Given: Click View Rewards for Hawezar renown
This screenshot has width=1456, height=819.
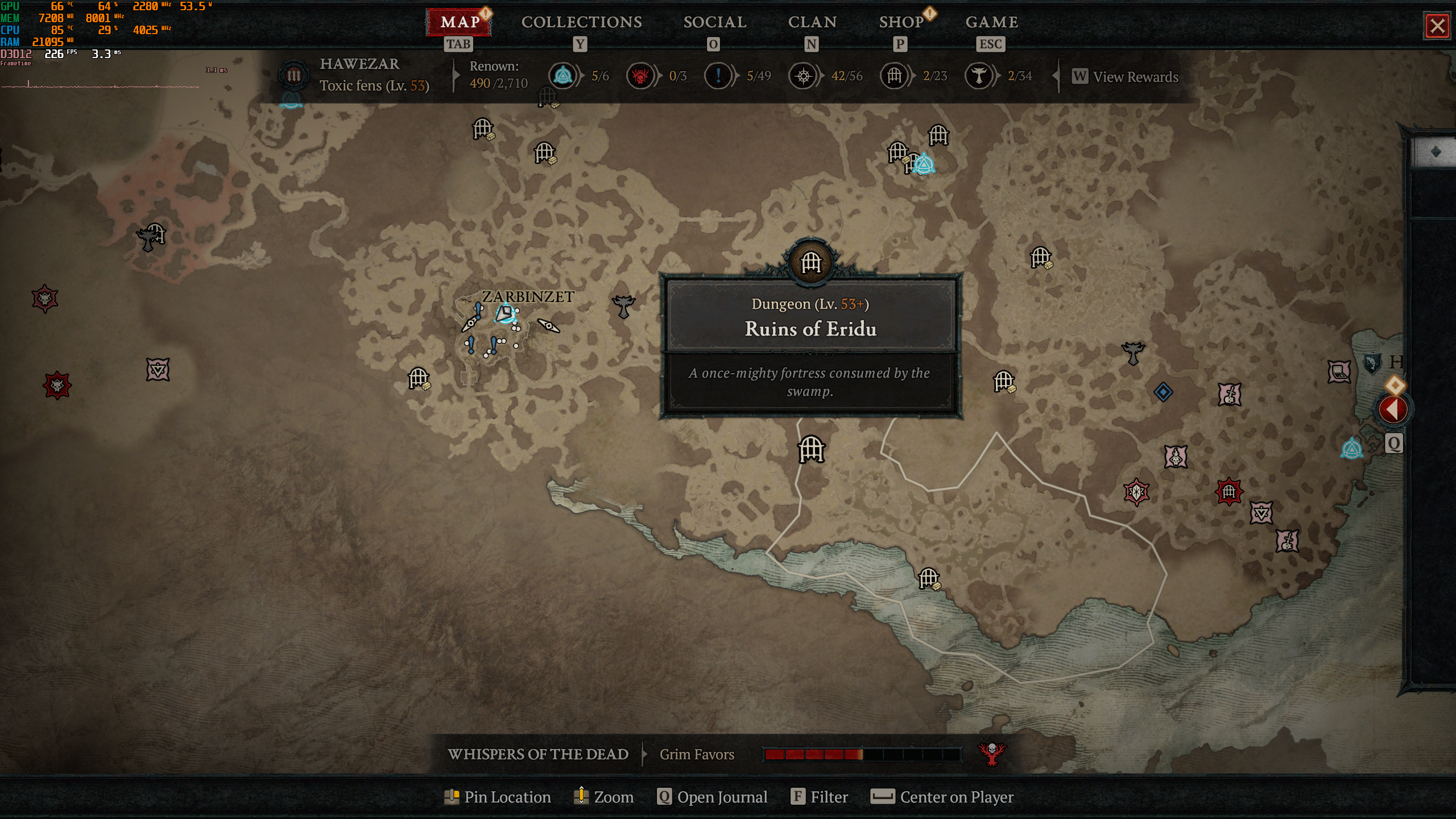Looking at the screenshot, I should pos(1126,77).
